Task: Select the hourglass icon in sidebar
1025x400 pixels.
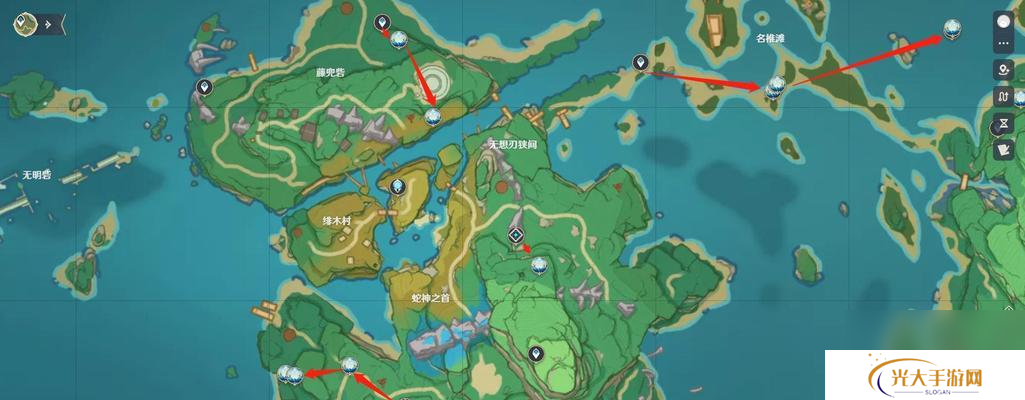Action: click(x=1003, y=125)
